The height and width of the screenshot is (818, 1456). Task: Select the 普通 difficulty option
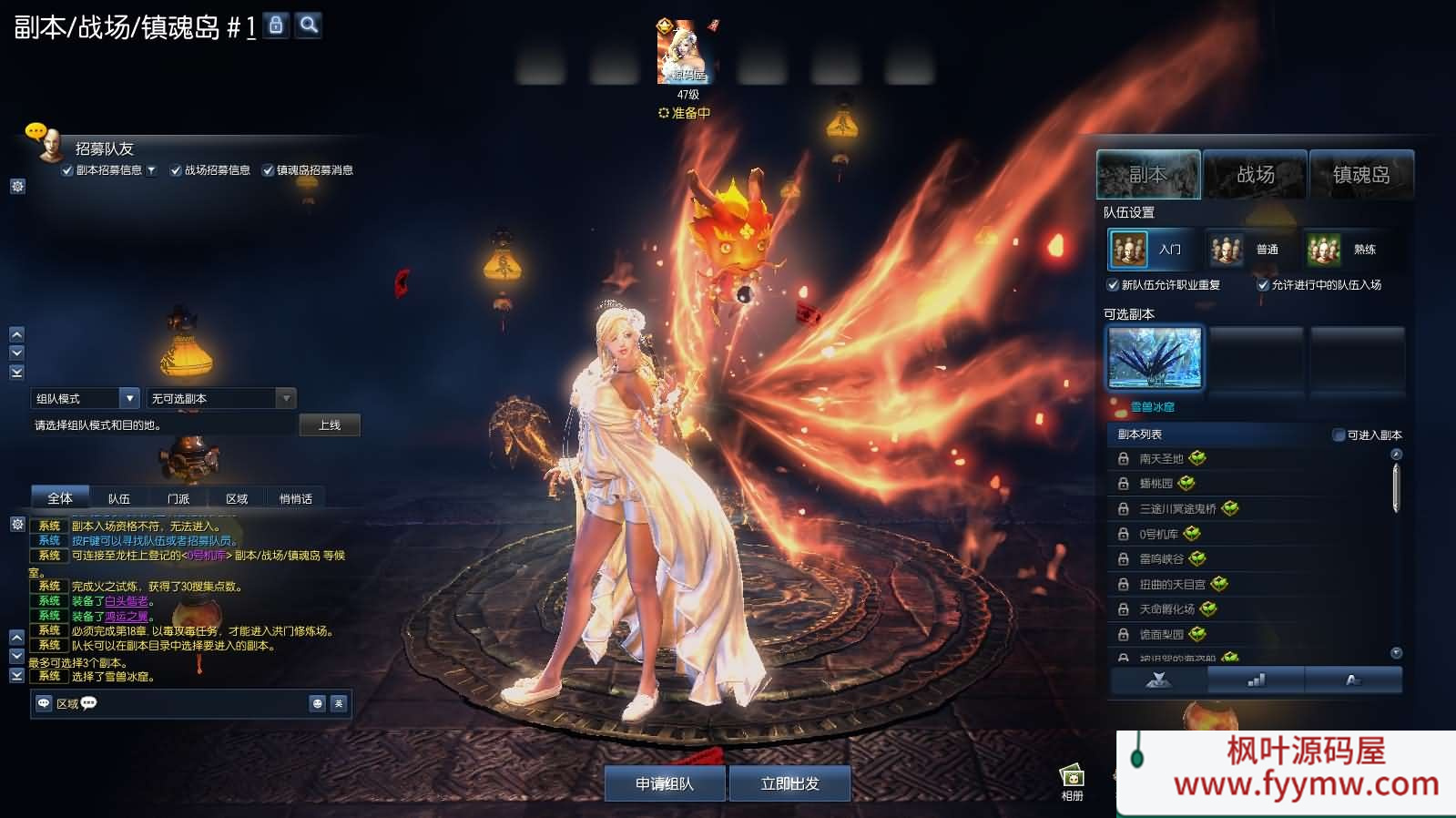click(x=1247, y=249)
